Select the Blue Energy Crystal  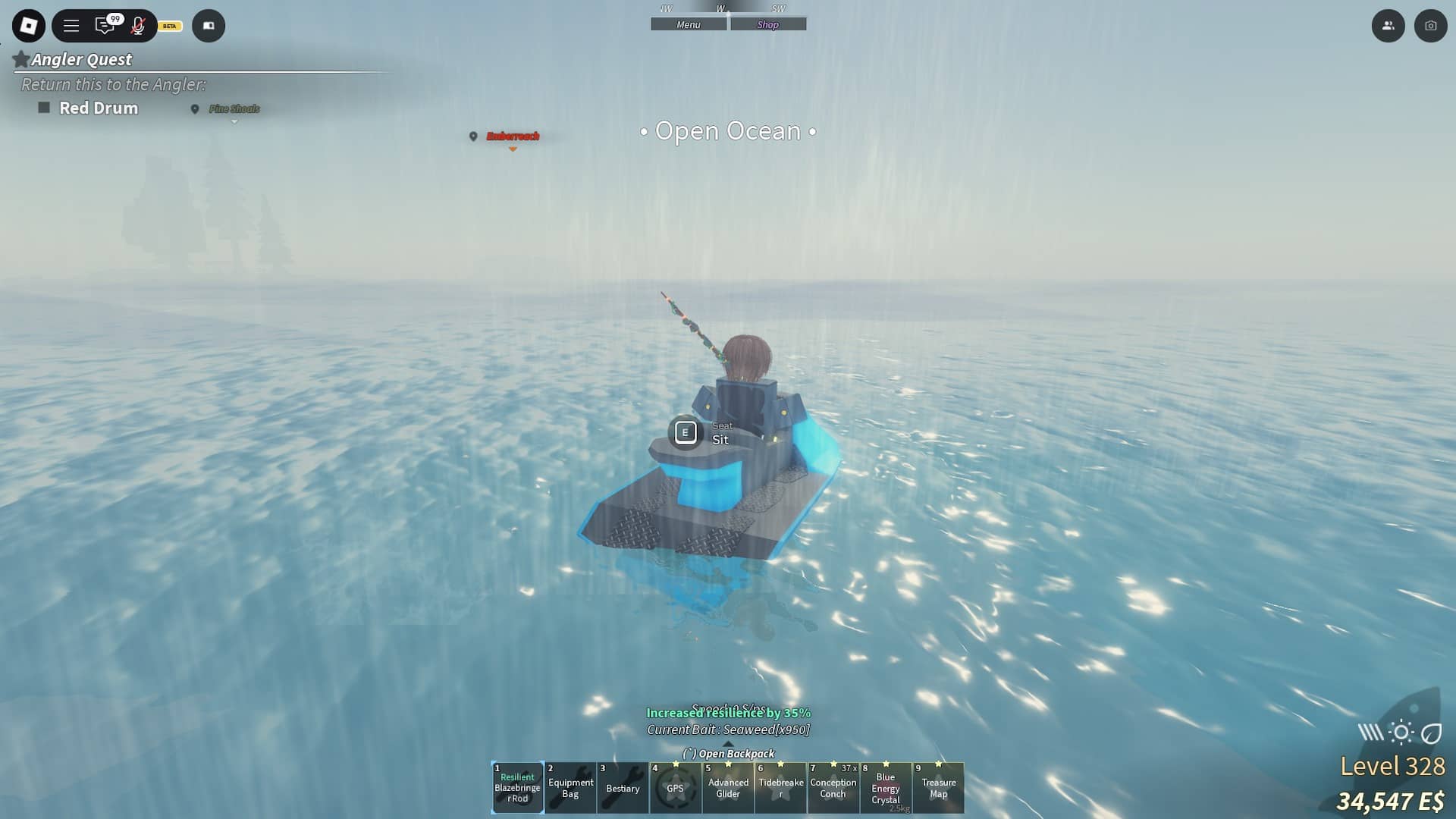tap(885, 788)
